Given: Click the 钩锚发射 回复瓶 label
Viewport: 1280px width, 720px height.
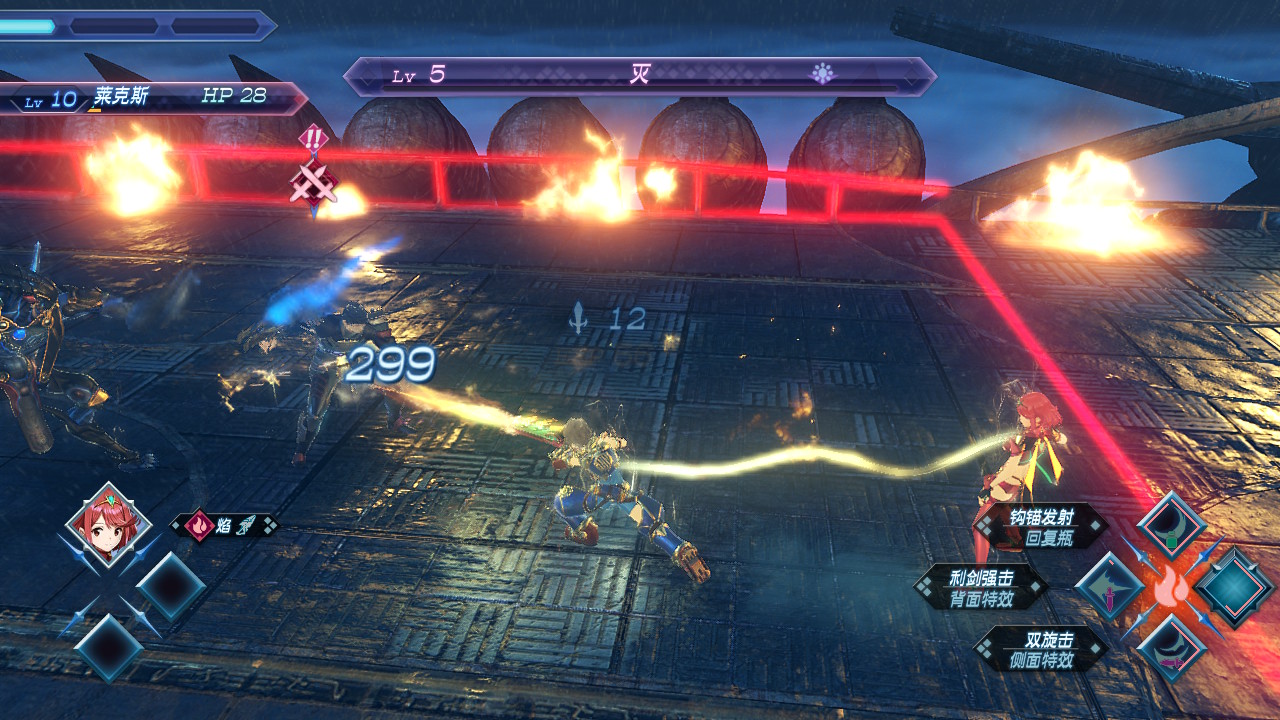Looking at the screenshot, I should click(1041, 526).
